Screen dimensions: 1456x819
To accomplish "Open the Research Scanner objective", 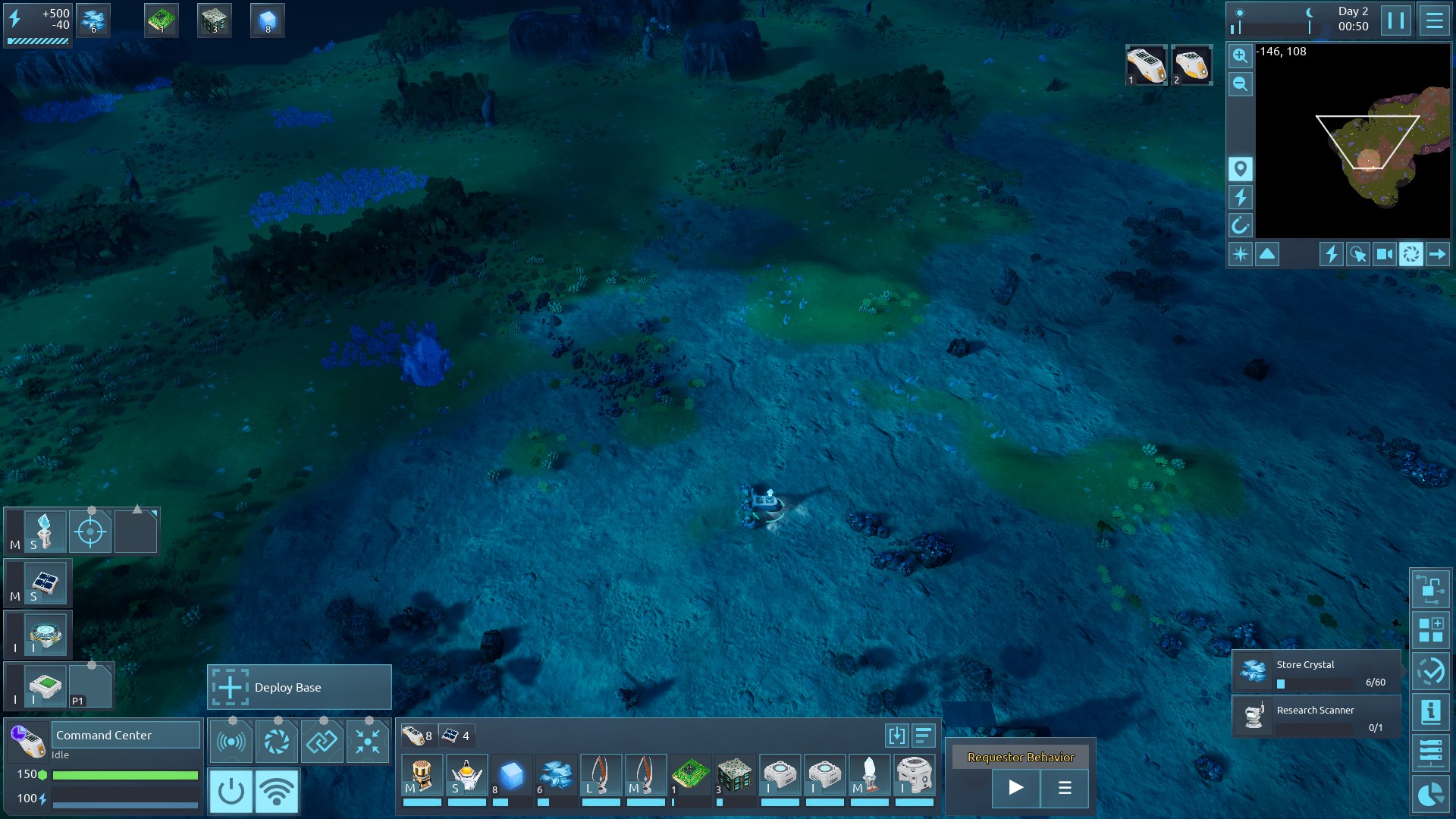I will point(1316,717).
